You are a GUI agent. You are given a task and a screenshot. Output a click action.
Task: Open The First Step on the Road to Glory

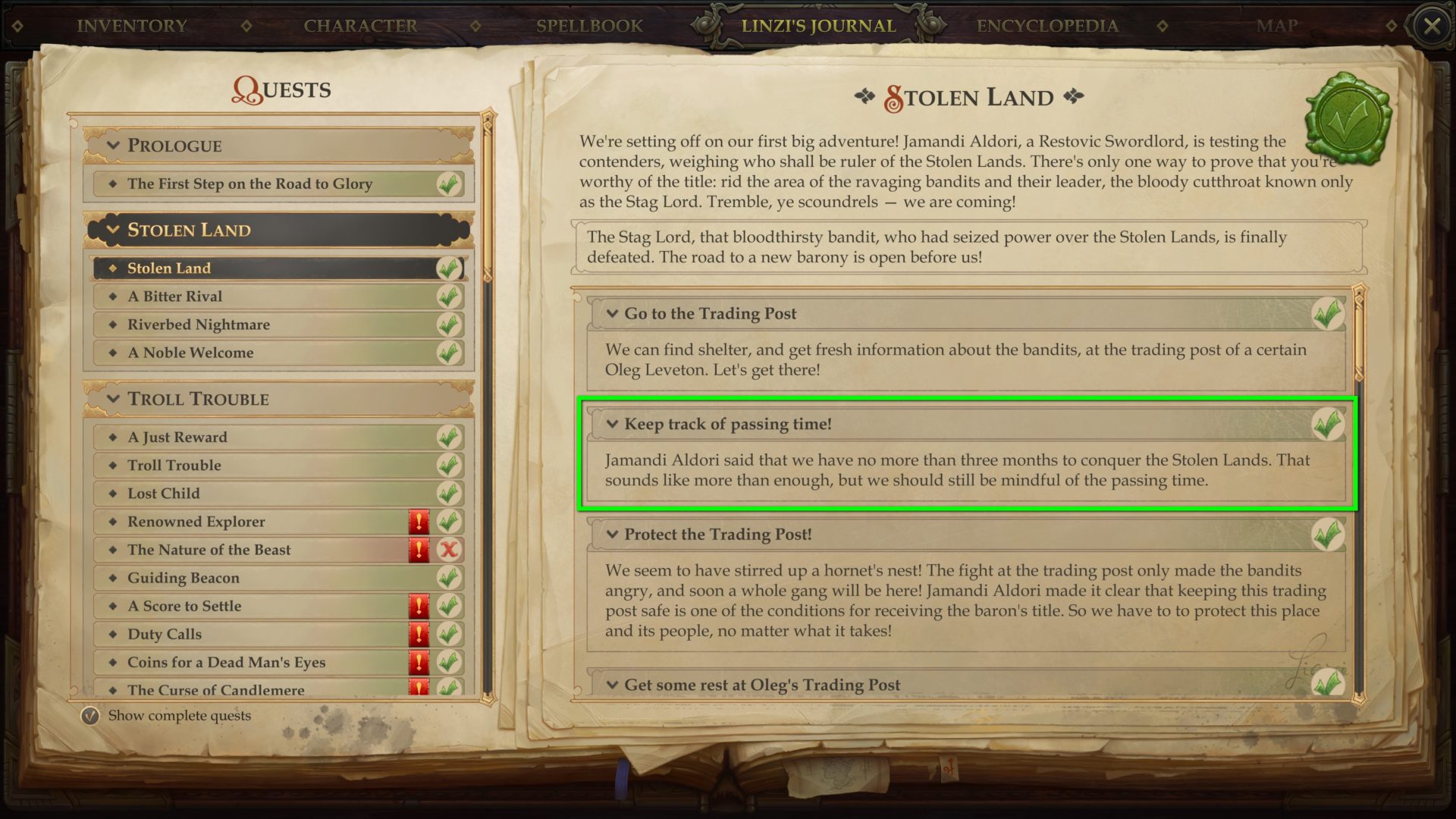click(250, 184)
